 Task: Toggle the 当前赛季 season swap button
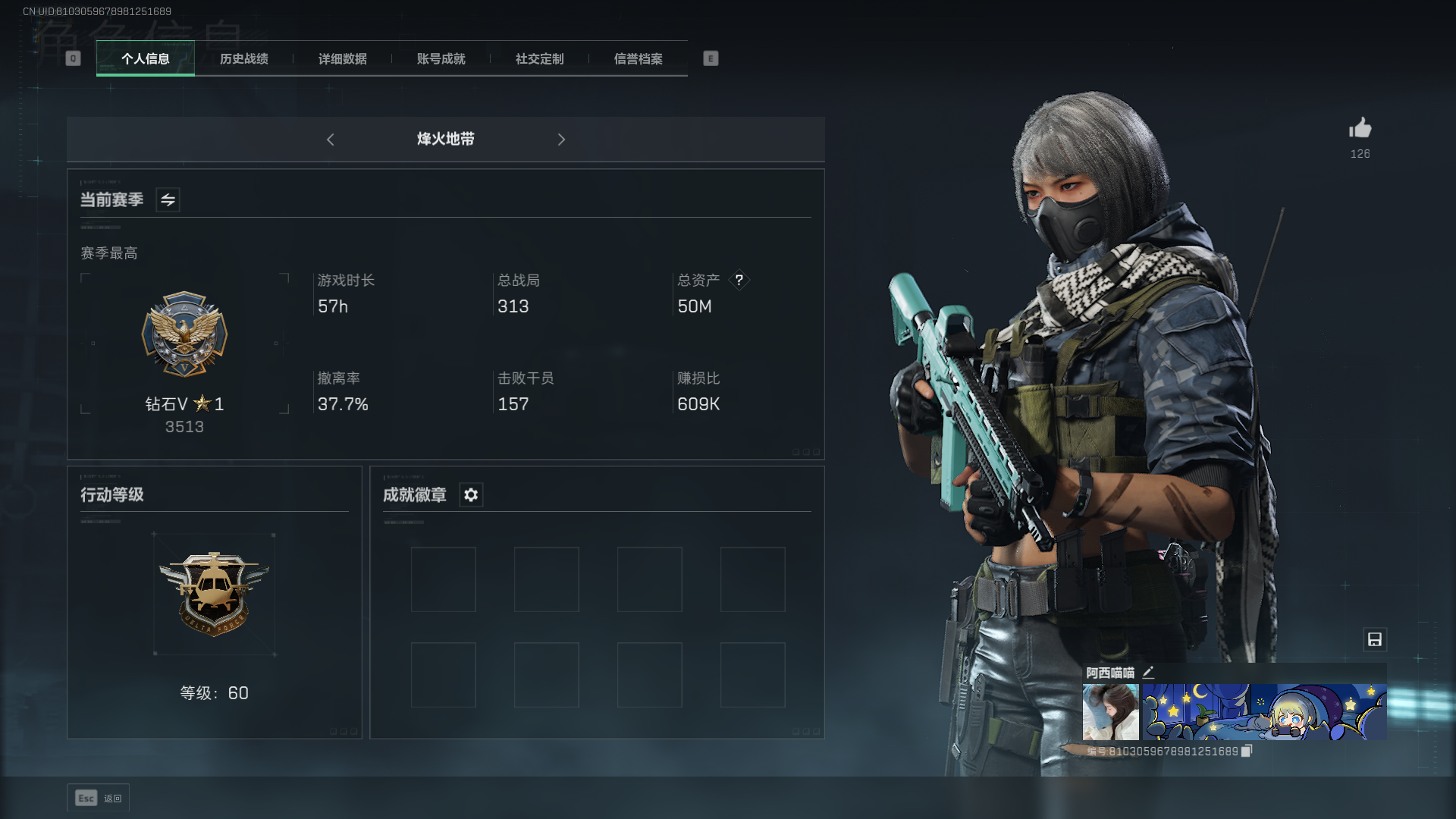click(x=168, y=200)
